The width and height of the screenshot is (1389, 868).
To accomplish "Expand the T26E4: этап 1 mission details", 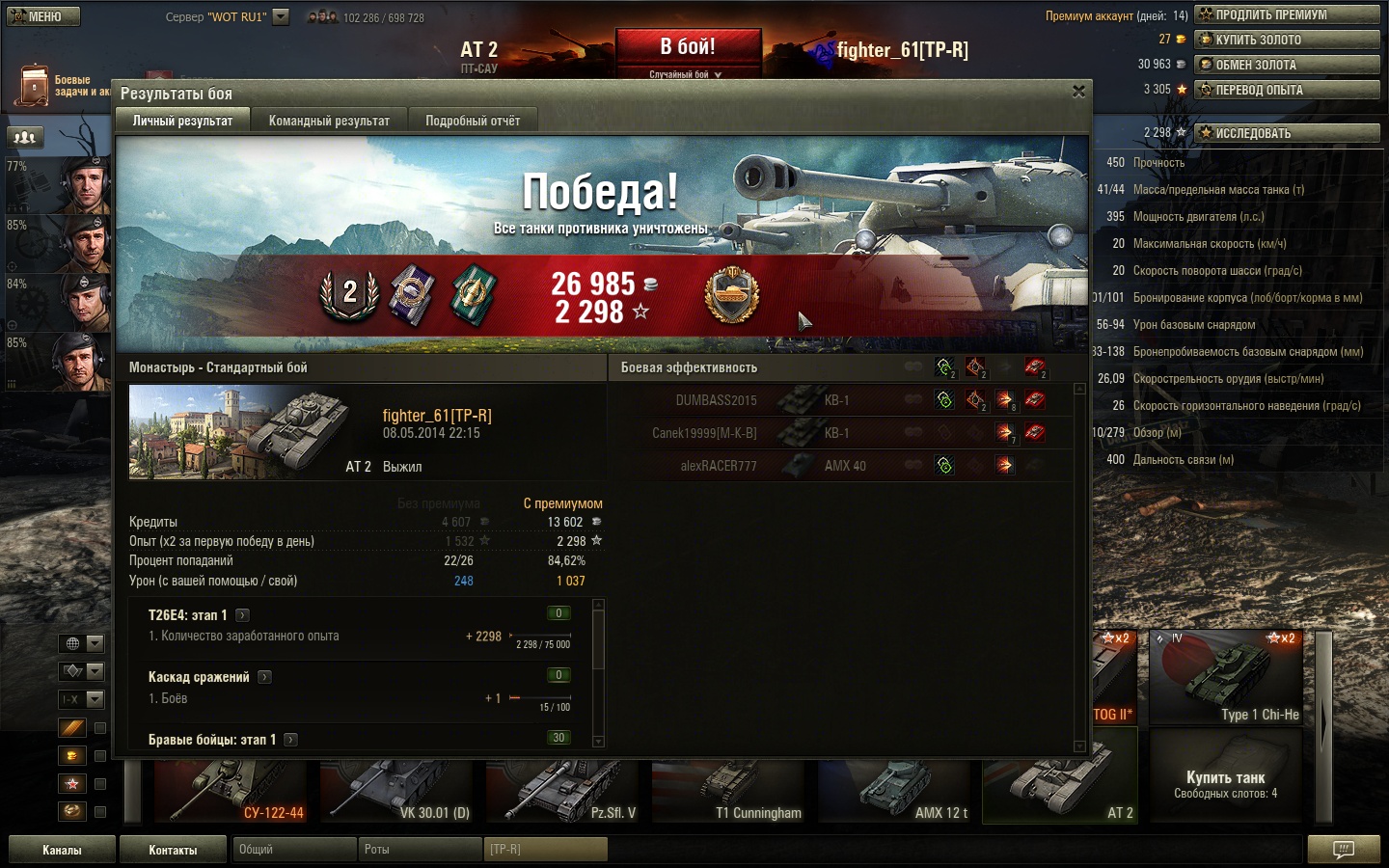I will 242,615.
